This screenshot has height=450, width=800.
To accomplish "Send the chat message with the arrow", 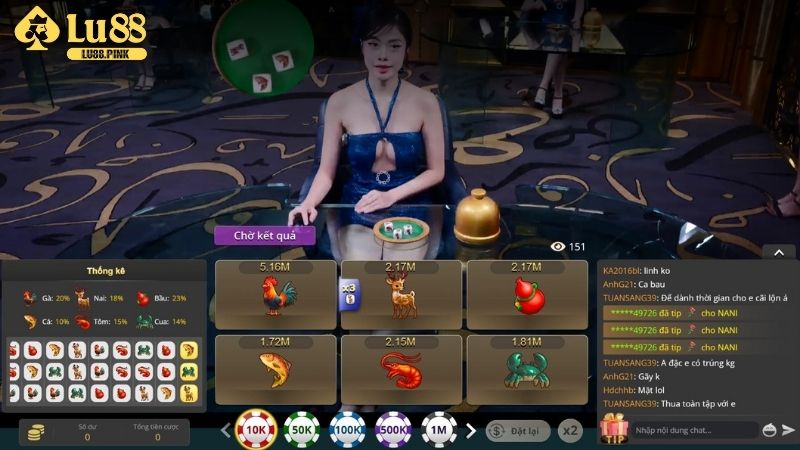I will coord(790,430).
